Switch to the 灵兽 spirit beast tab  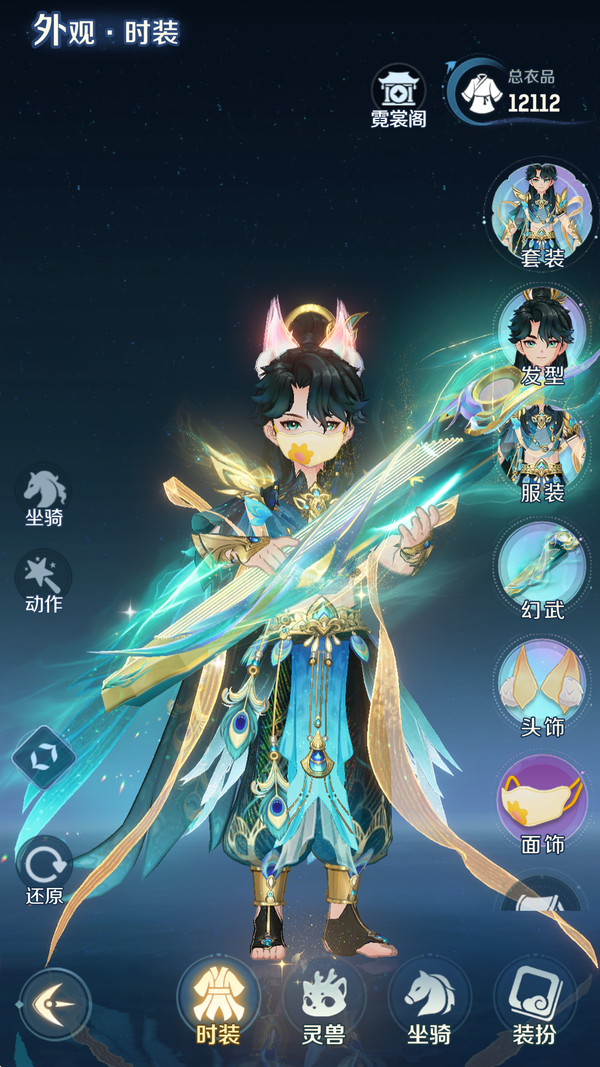pyautogui.click(x=323, y=1000)
